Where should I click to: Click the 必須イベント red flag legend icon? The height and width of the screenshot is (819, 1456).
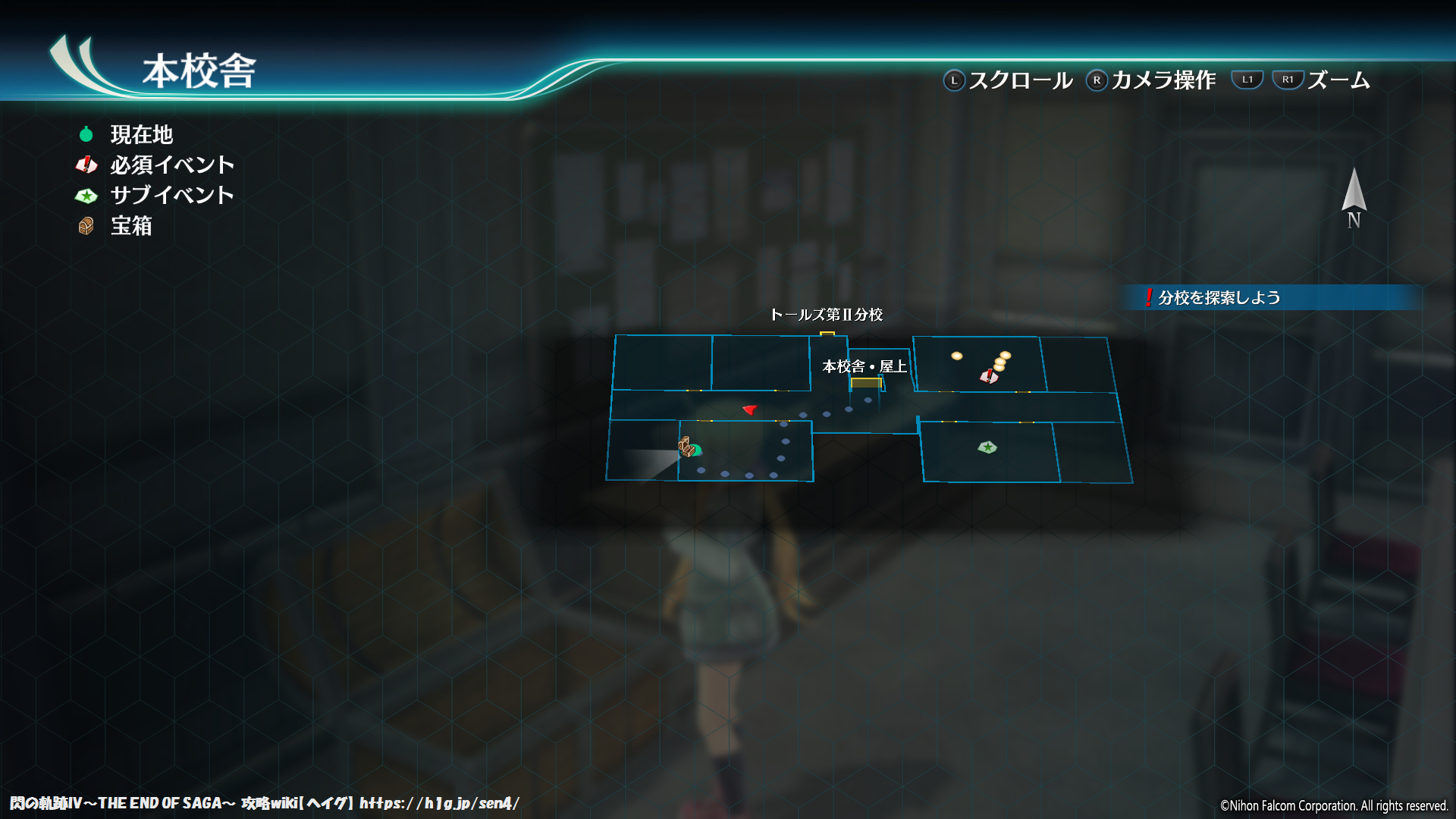pyautogui.click(x=86, y=165)
